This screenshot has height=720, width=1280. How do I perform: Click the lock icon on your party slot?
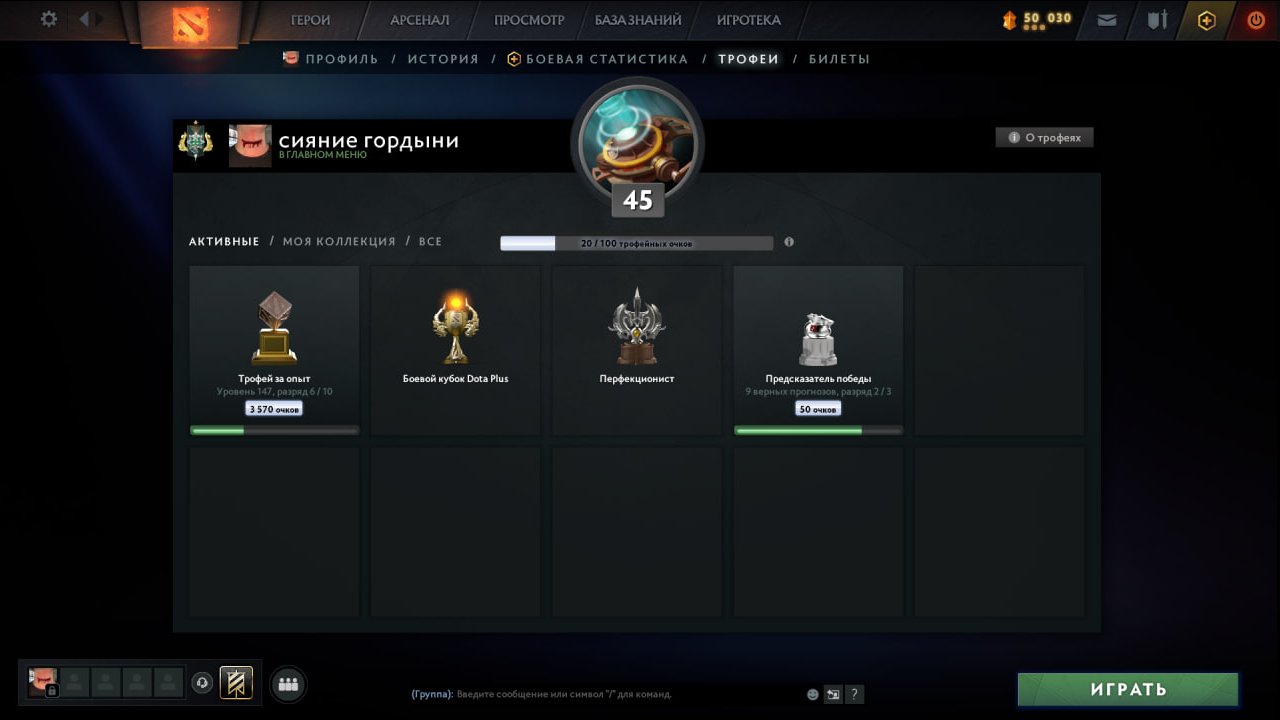tap(50, 691)
